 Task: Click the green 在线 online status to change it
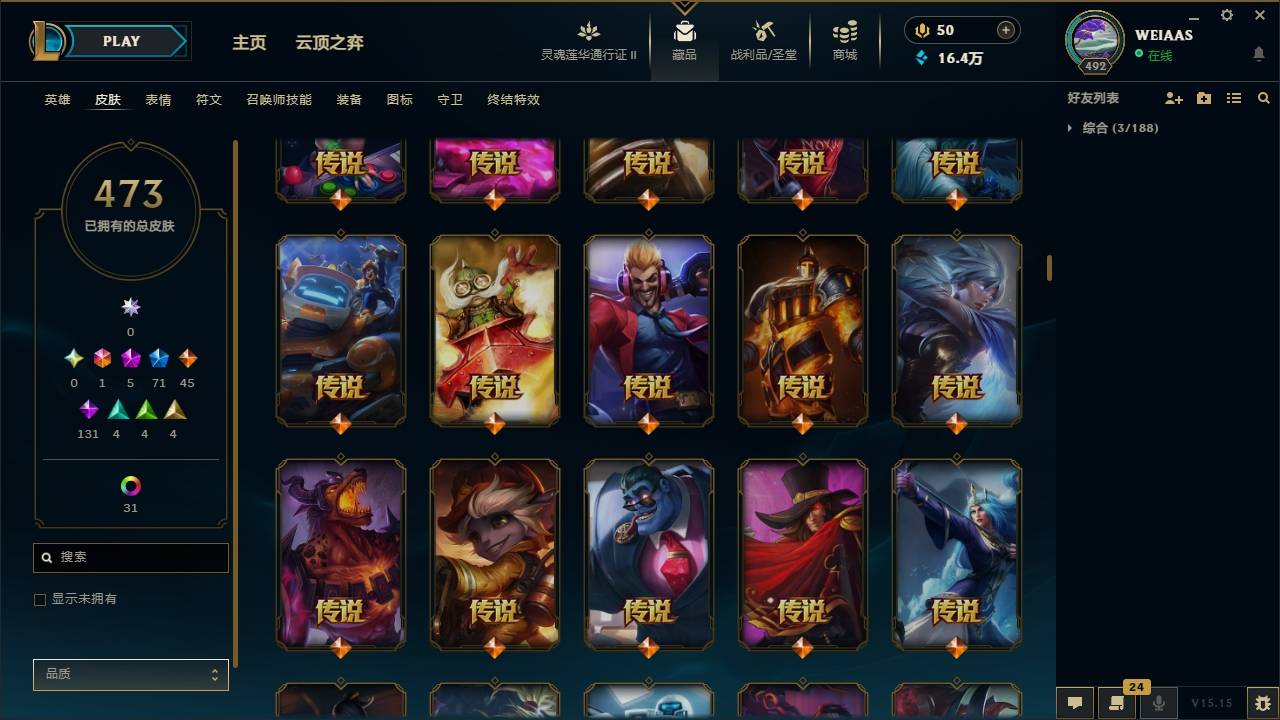pyautogui.click(x=1159, y=56)
